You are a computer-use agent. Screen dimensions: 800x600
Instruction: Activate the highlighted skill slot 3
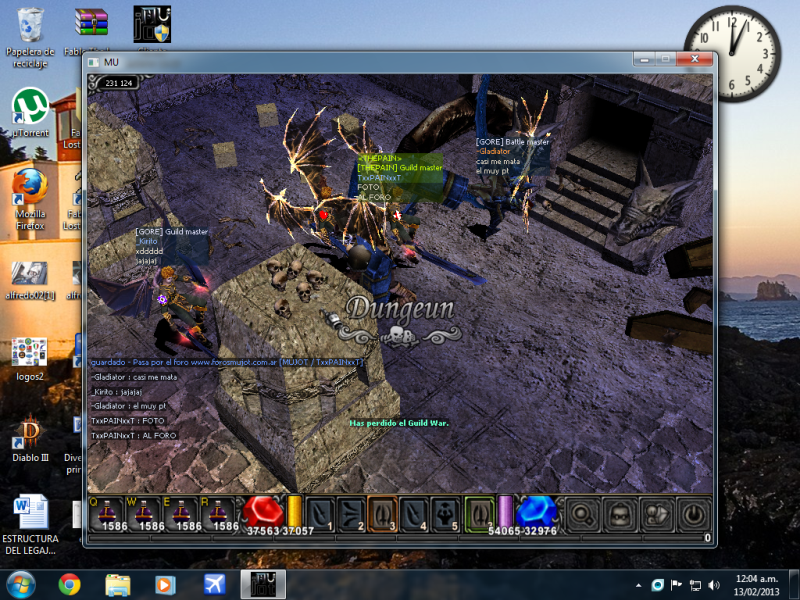click(383, 513)
